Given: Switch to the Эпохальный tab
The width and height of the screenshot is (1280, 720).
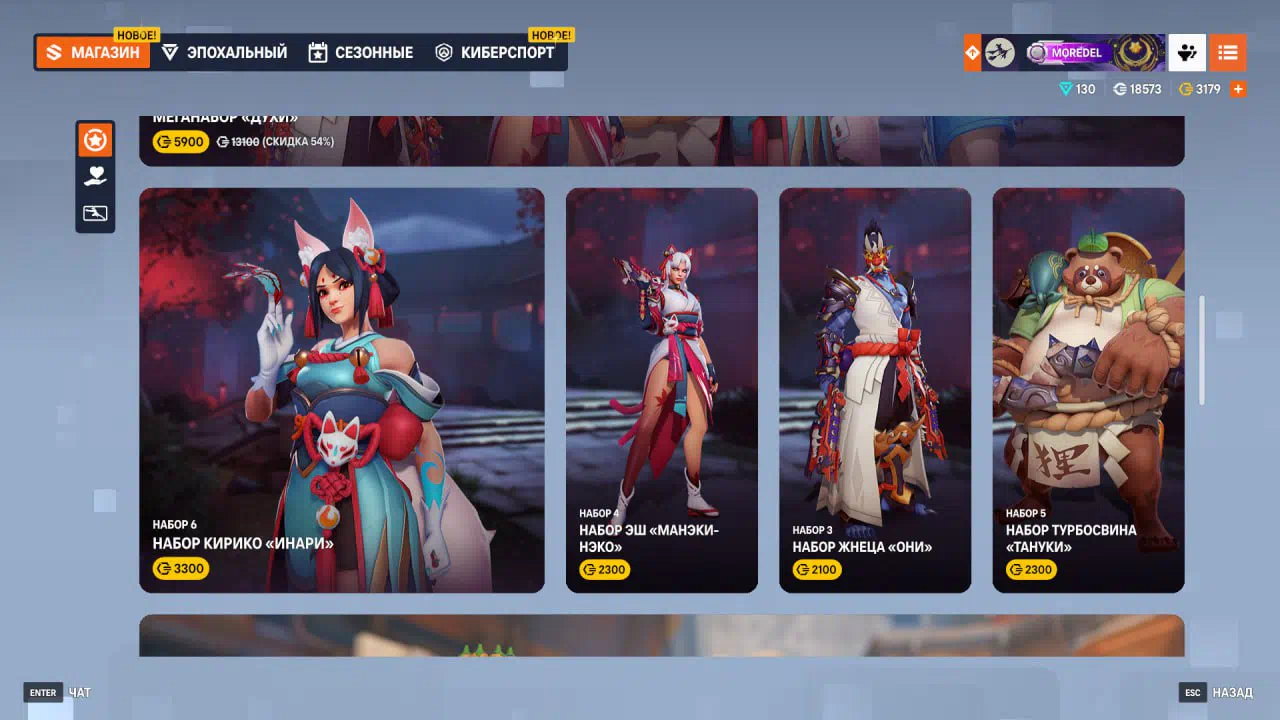Looking at the screenshot, I should 224,53.
